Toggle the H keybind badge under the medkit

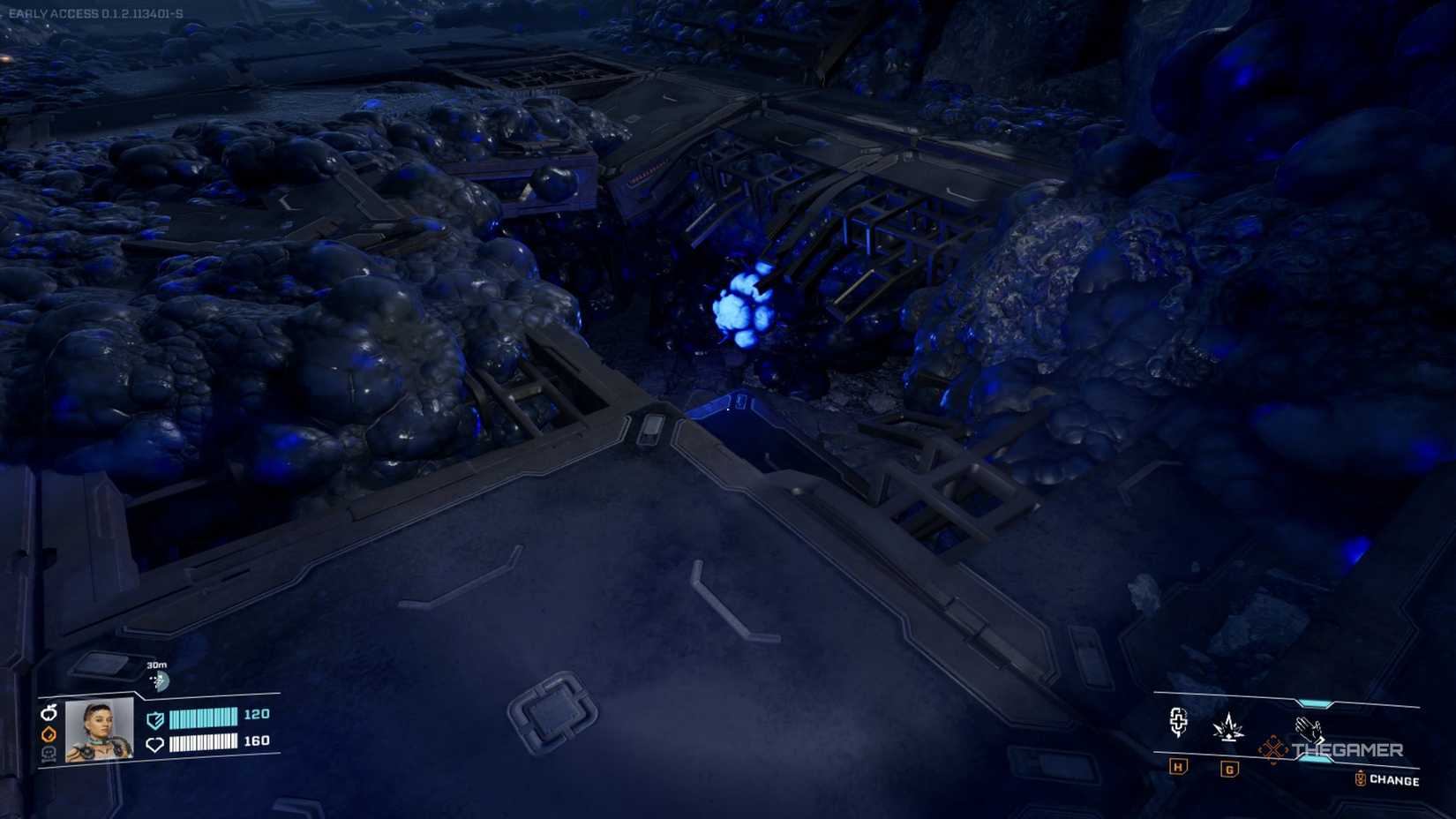click(x=1177, y=768)
